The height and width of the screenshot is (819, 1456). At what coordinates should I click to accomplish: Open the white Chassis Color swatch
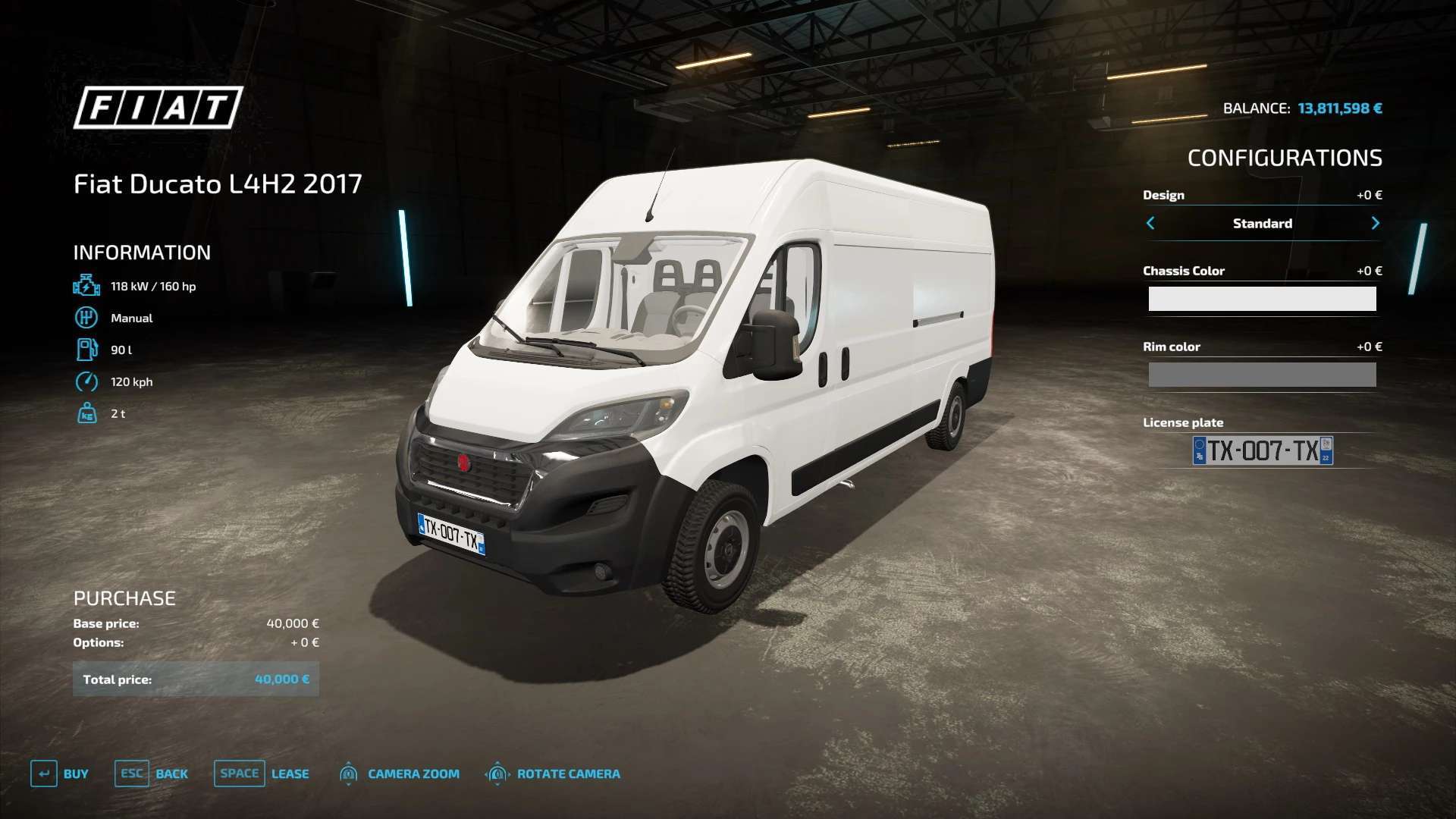(x=1262, y=299)
